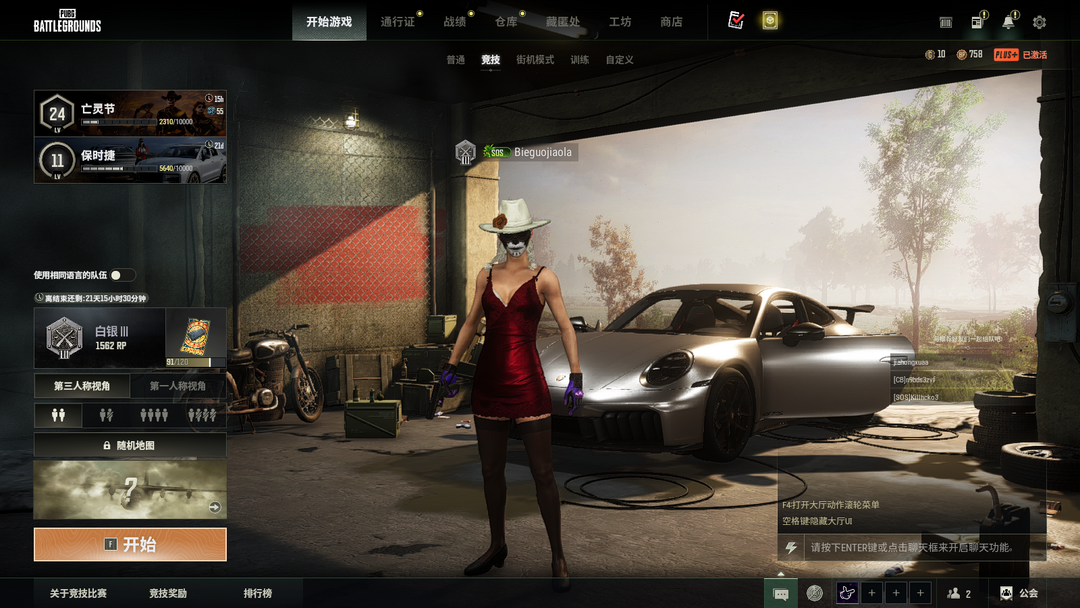
Task: Open the 公会 clan panel
Action: tap(1018, 594)
